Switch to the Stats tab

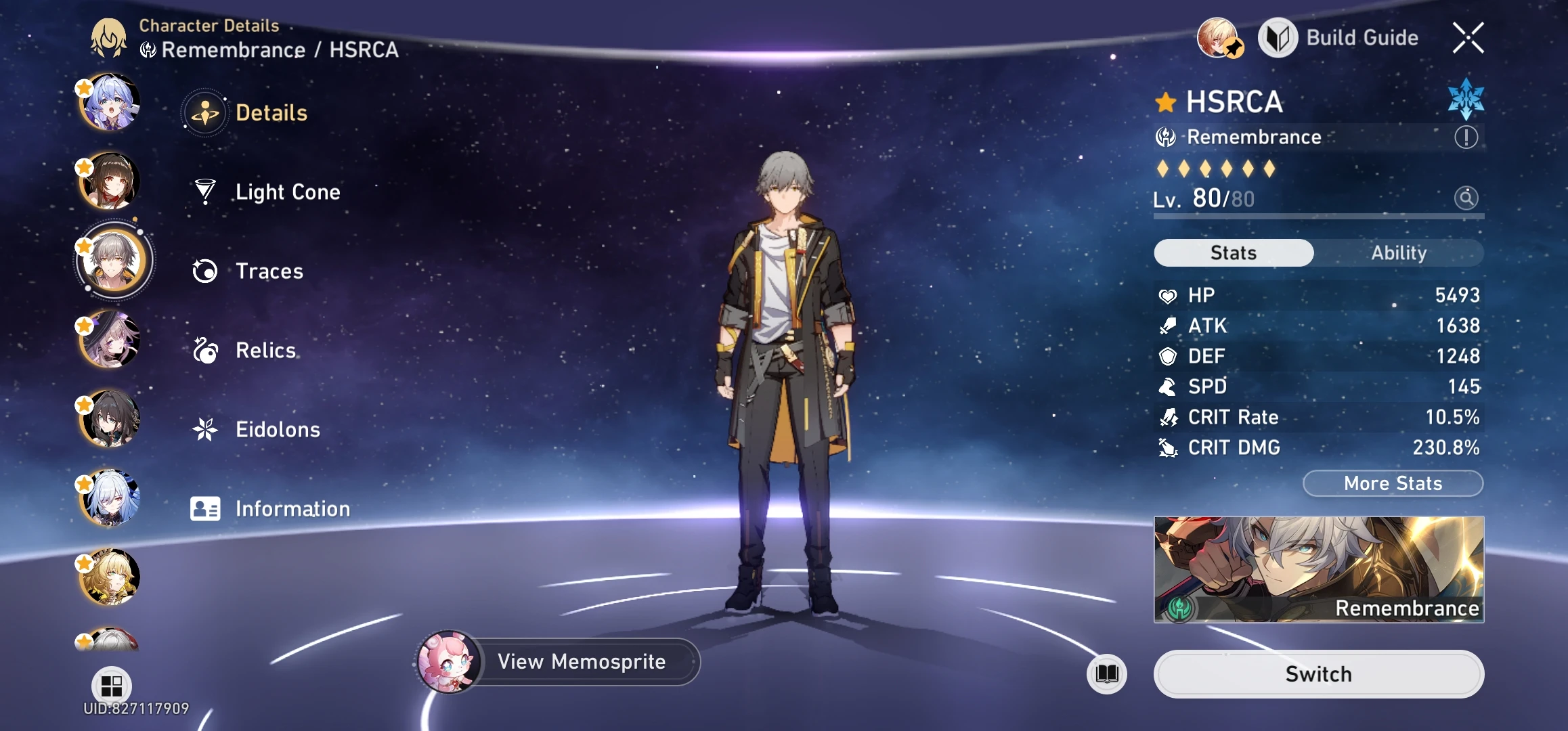pos(1232,252)
